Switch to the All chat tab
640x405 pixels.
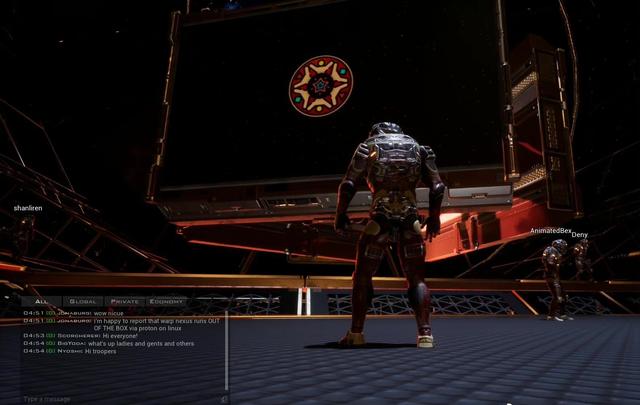click(x=42, y=301)
